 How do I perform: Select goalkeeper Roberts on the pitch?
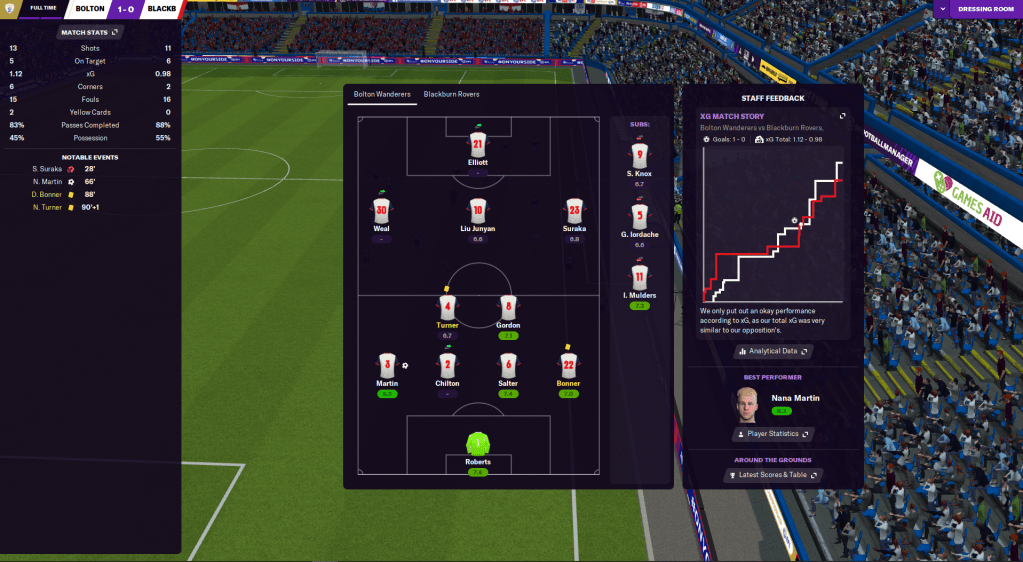click(x=478, y=443)
